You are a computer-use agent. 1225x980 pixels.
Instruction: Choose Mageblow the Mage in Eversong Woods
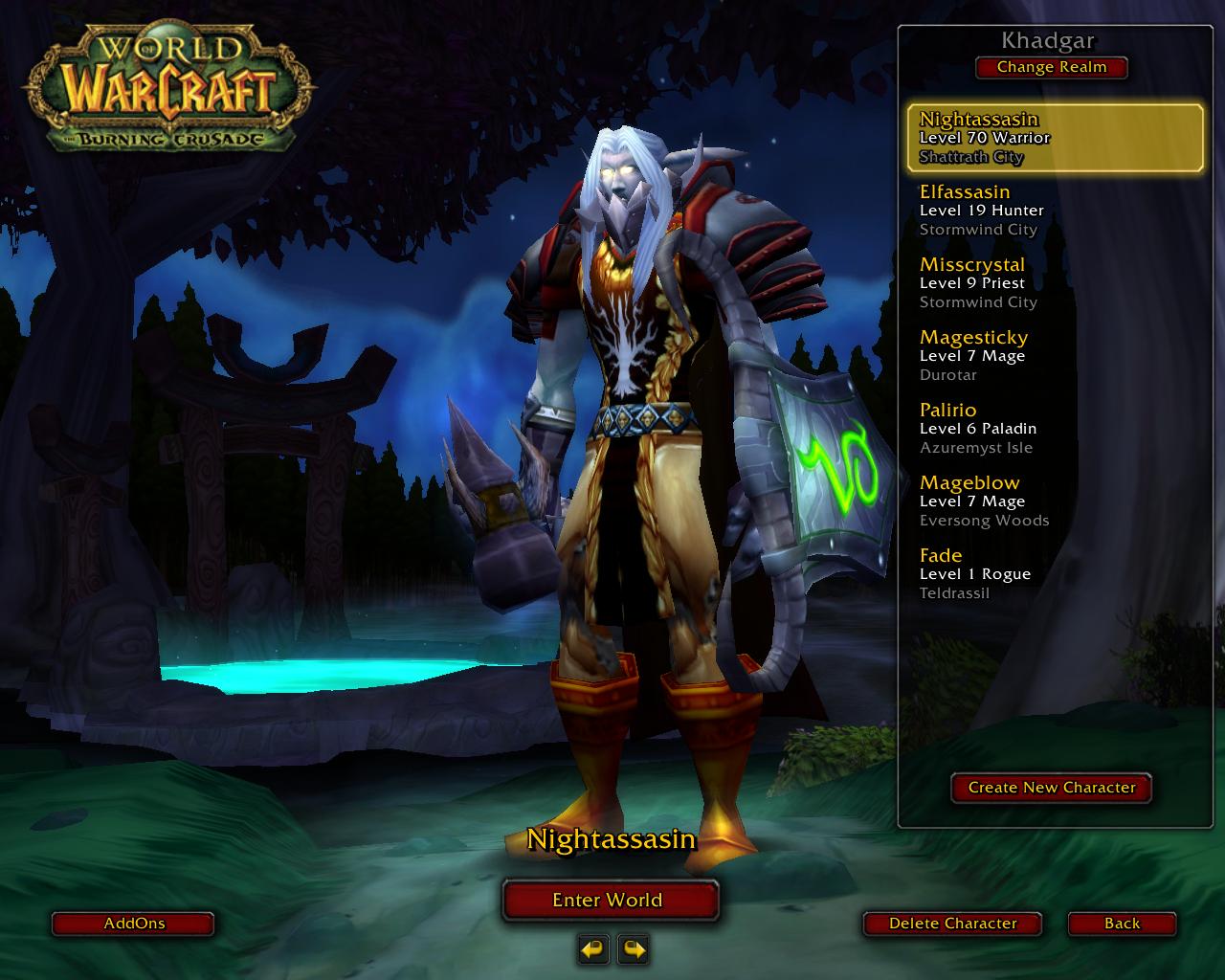point(1055,501)
